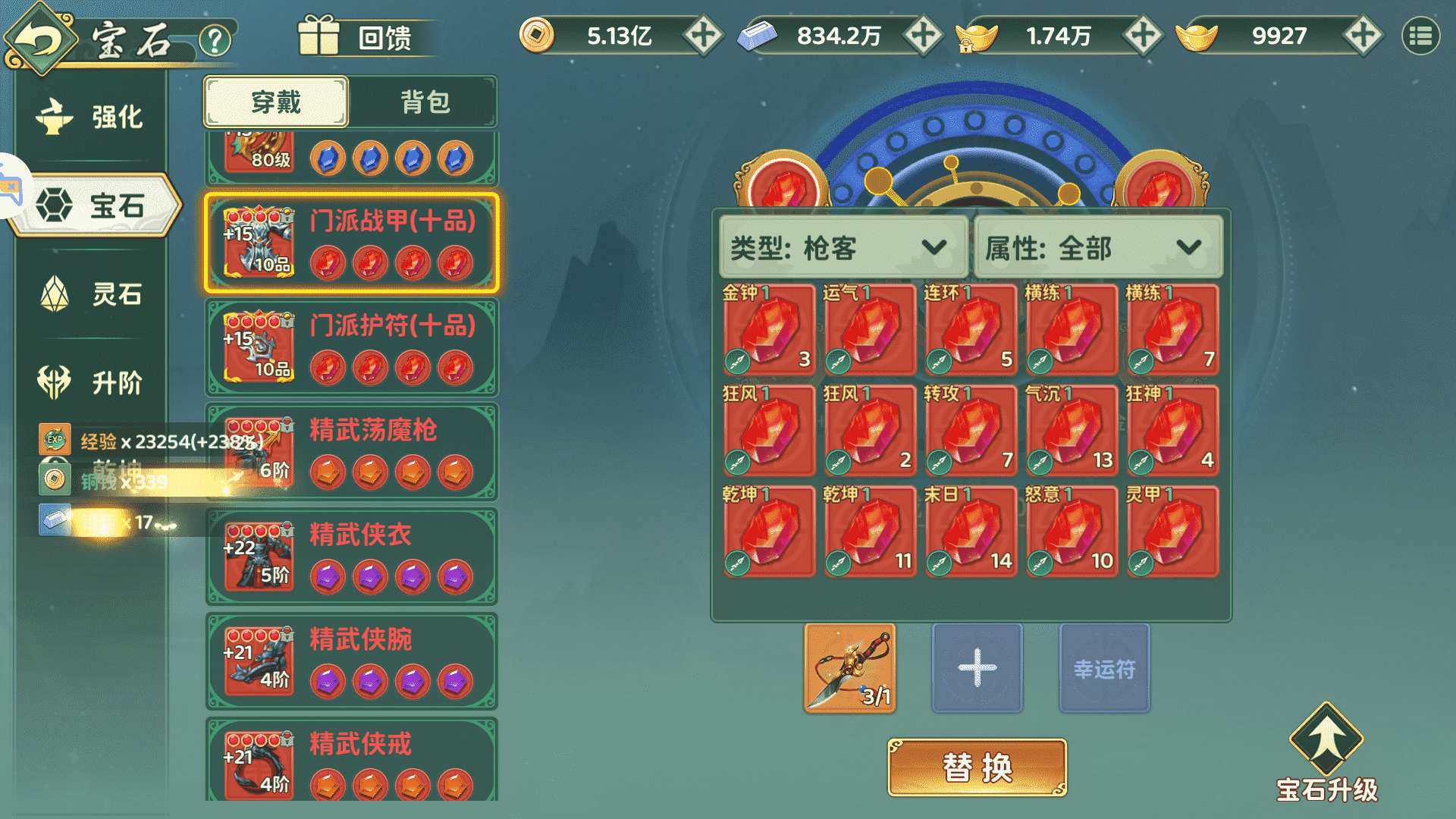This screenshot has width=1456, height=819.
Task: Add a 幸运符 lucky charm slot
Action: click(x=1104, y=668)
